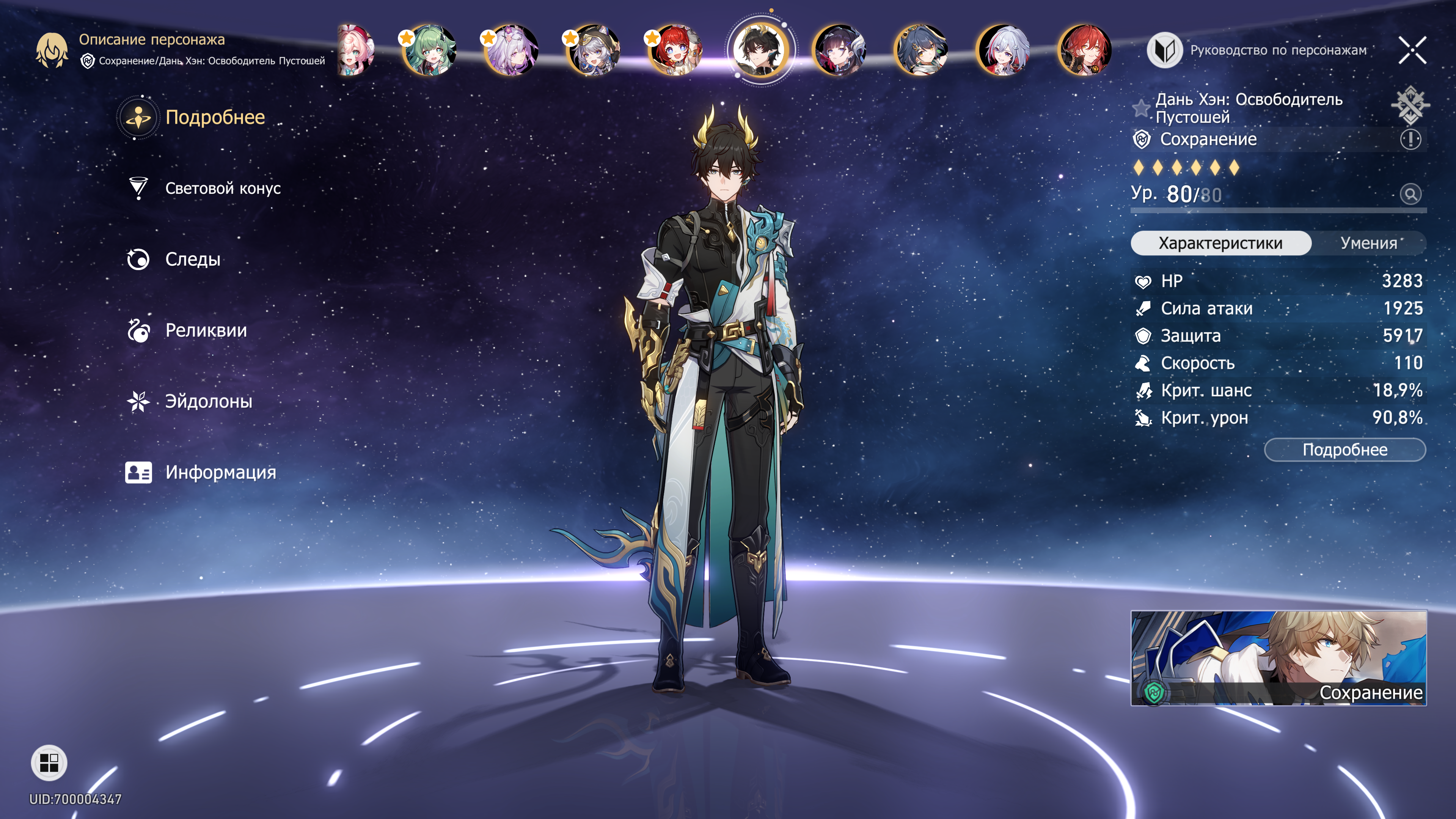Click the exclamation info icon near Сохранение
The height and width of the screenshot is (819, 1456).
coord(1410,139)
